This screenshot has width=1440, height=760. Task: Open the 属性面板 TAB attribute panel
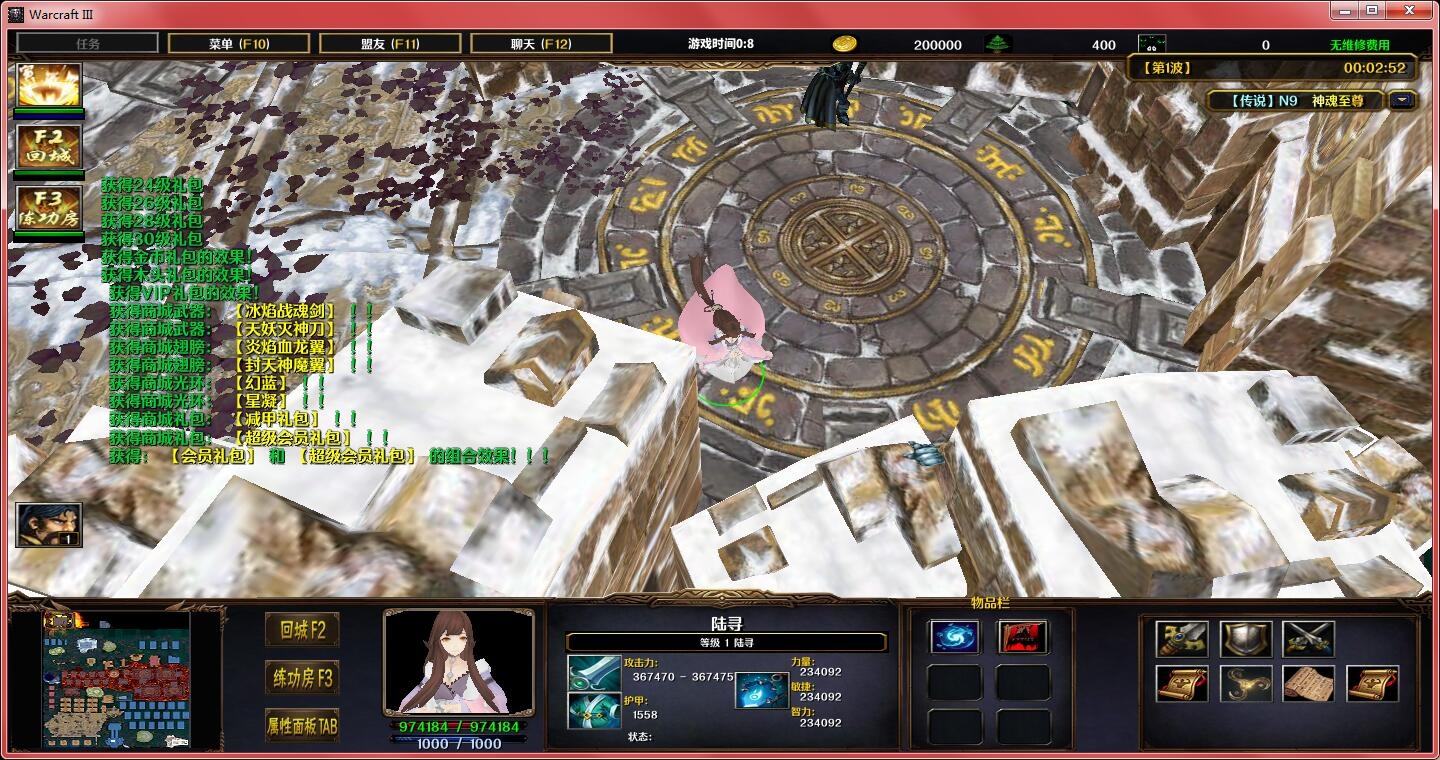[302, 724]
